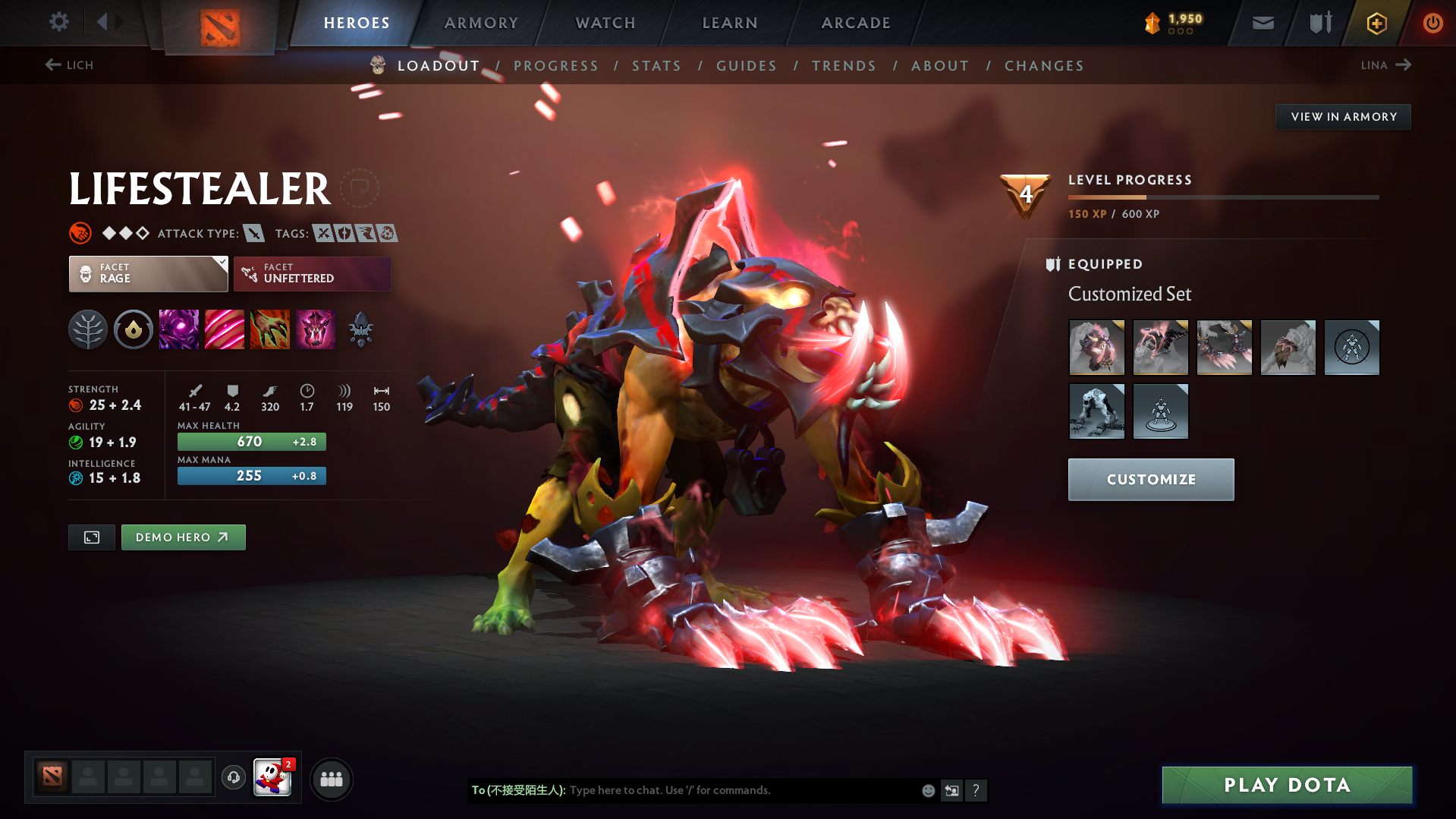The image size is (1456, 819).
Task: Toggle the melee attack type filter icon
Action: tap(253, 233)
